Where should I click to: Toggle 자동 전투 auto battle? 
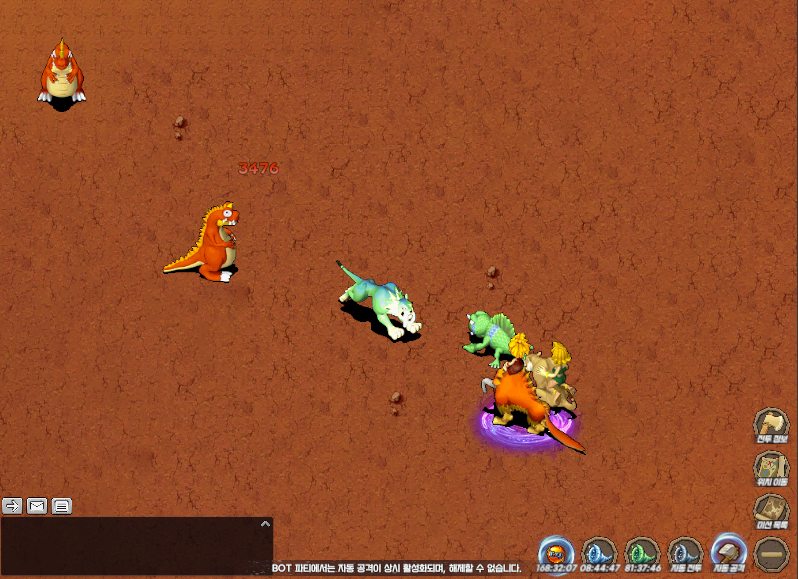point(685,553)
